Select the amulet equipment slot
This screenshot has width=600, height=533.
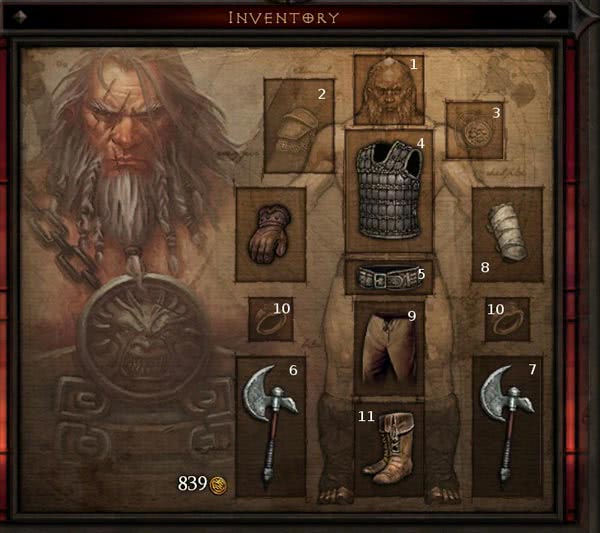pos(473,130)
